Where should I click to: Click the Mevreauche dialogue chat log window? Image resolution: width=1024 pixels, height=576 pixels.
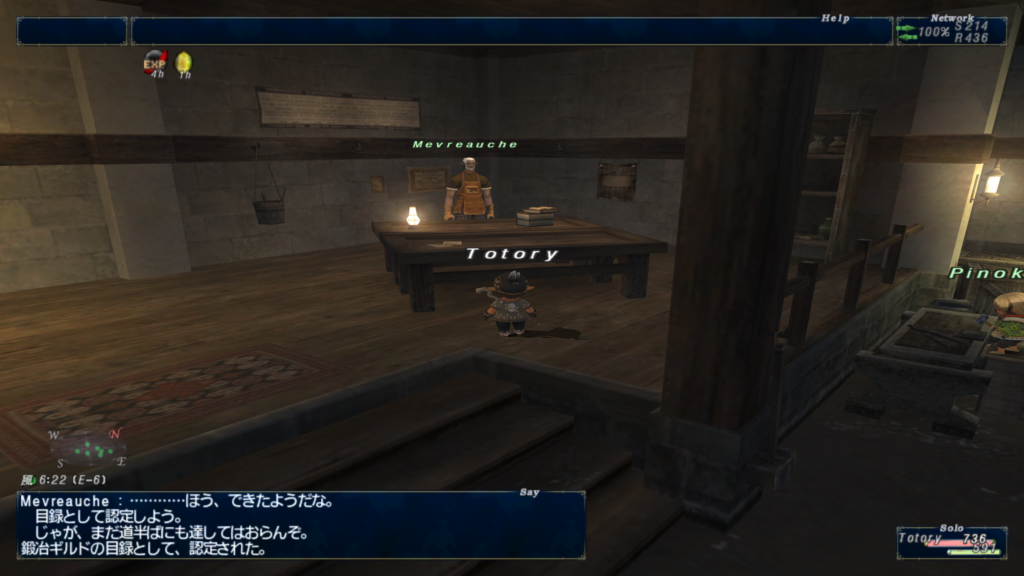(x=300, y=524)
